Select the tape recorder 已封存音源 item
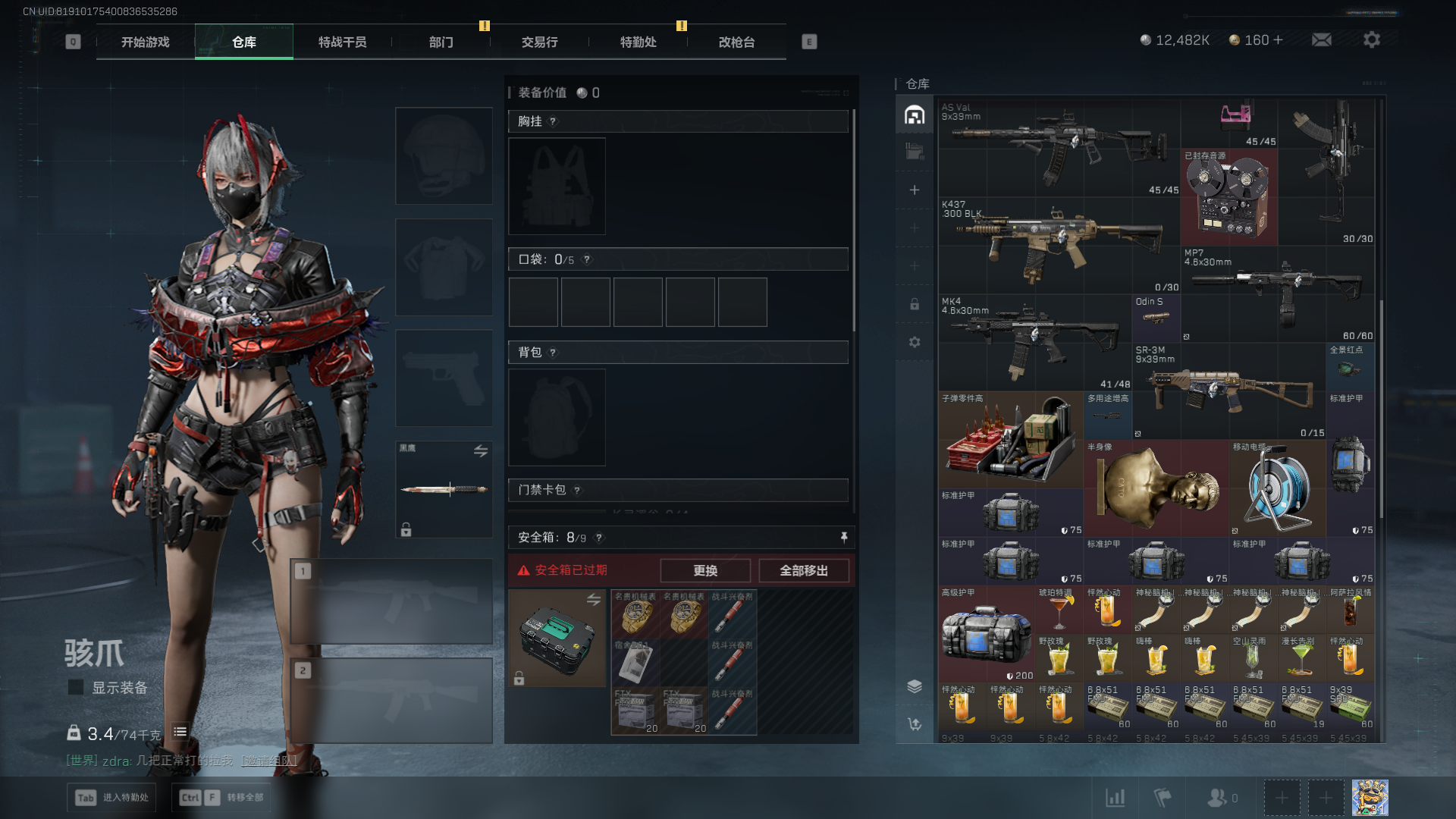 [x=1228, y=197]
